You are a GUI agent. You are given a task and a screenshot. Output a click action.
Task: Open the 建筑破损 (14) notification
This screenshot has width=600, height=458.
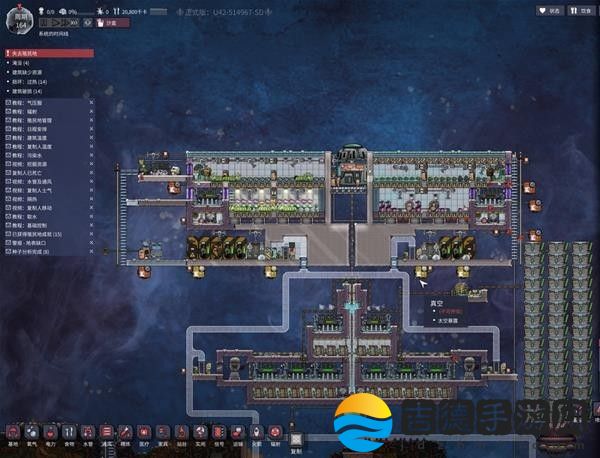(36, 89)
